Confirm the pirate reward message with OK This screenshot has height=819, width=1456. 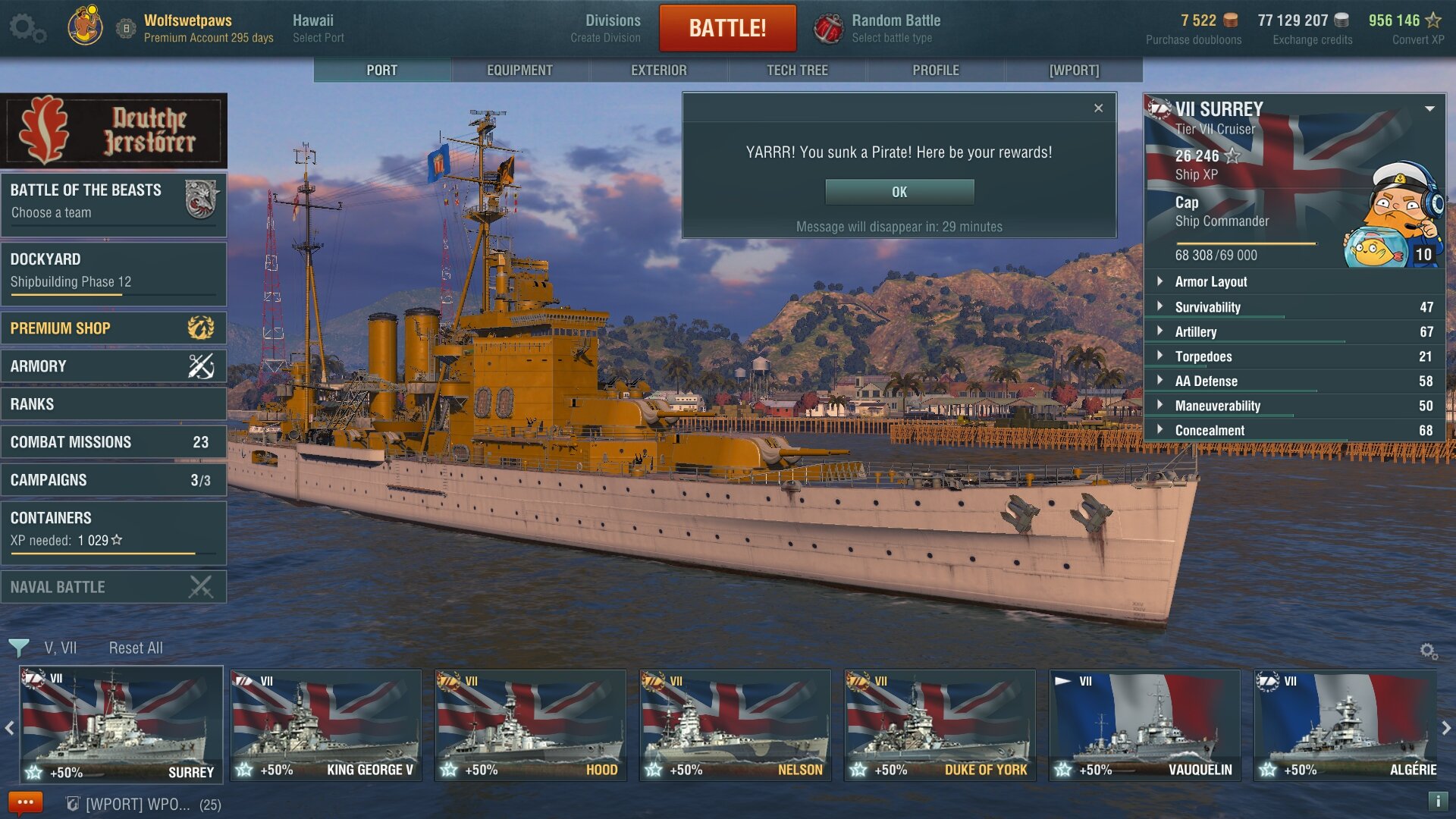coord(899,192)
